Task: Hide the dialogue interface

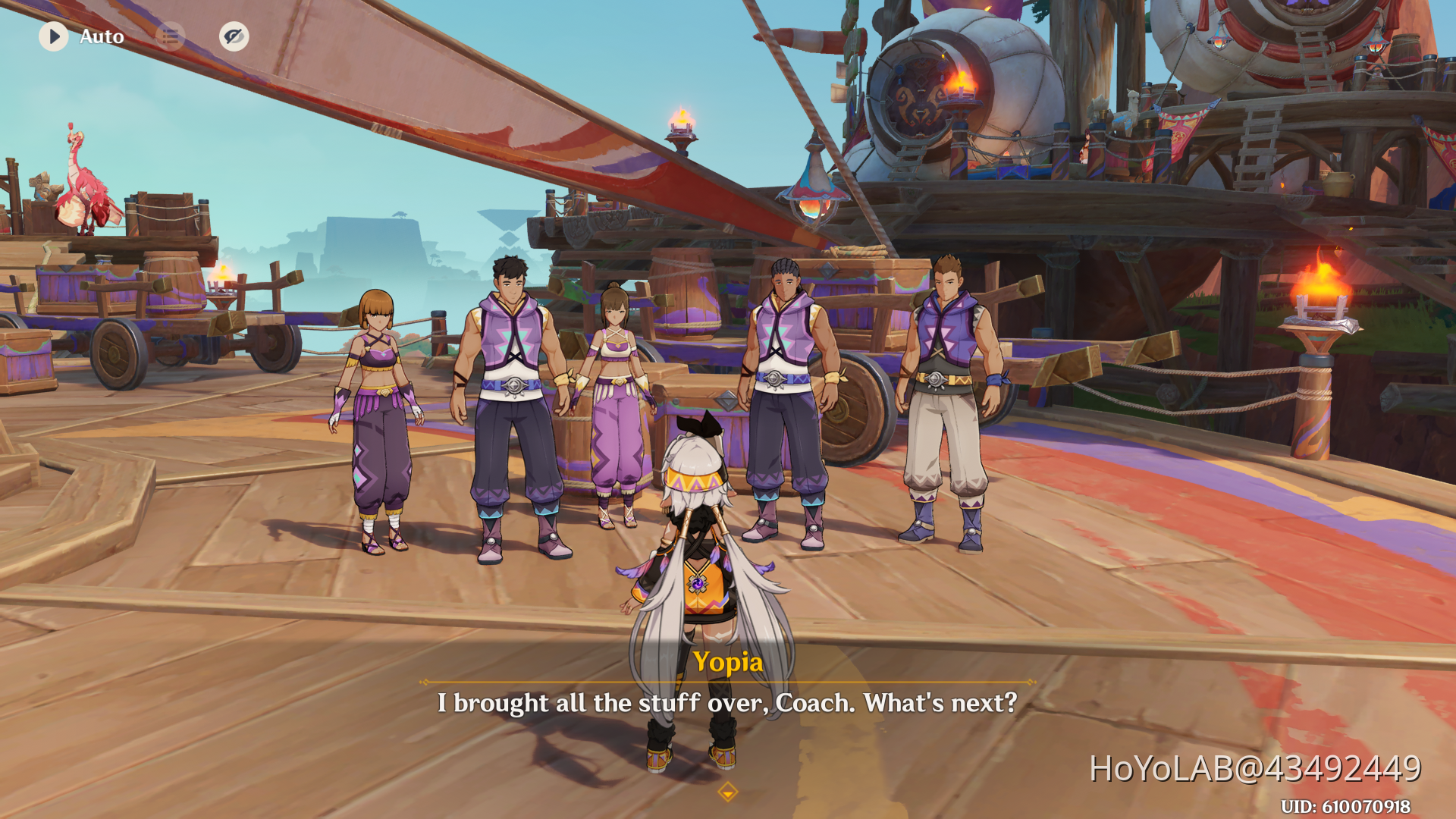Action: [x=234, y=36]
